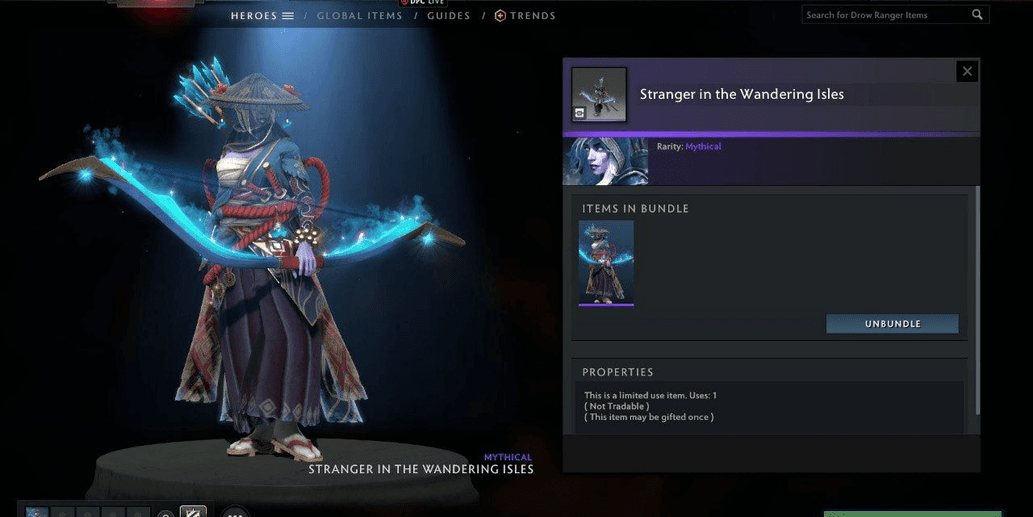
Task: Go to the Guides section
Action: click(447, 16)
